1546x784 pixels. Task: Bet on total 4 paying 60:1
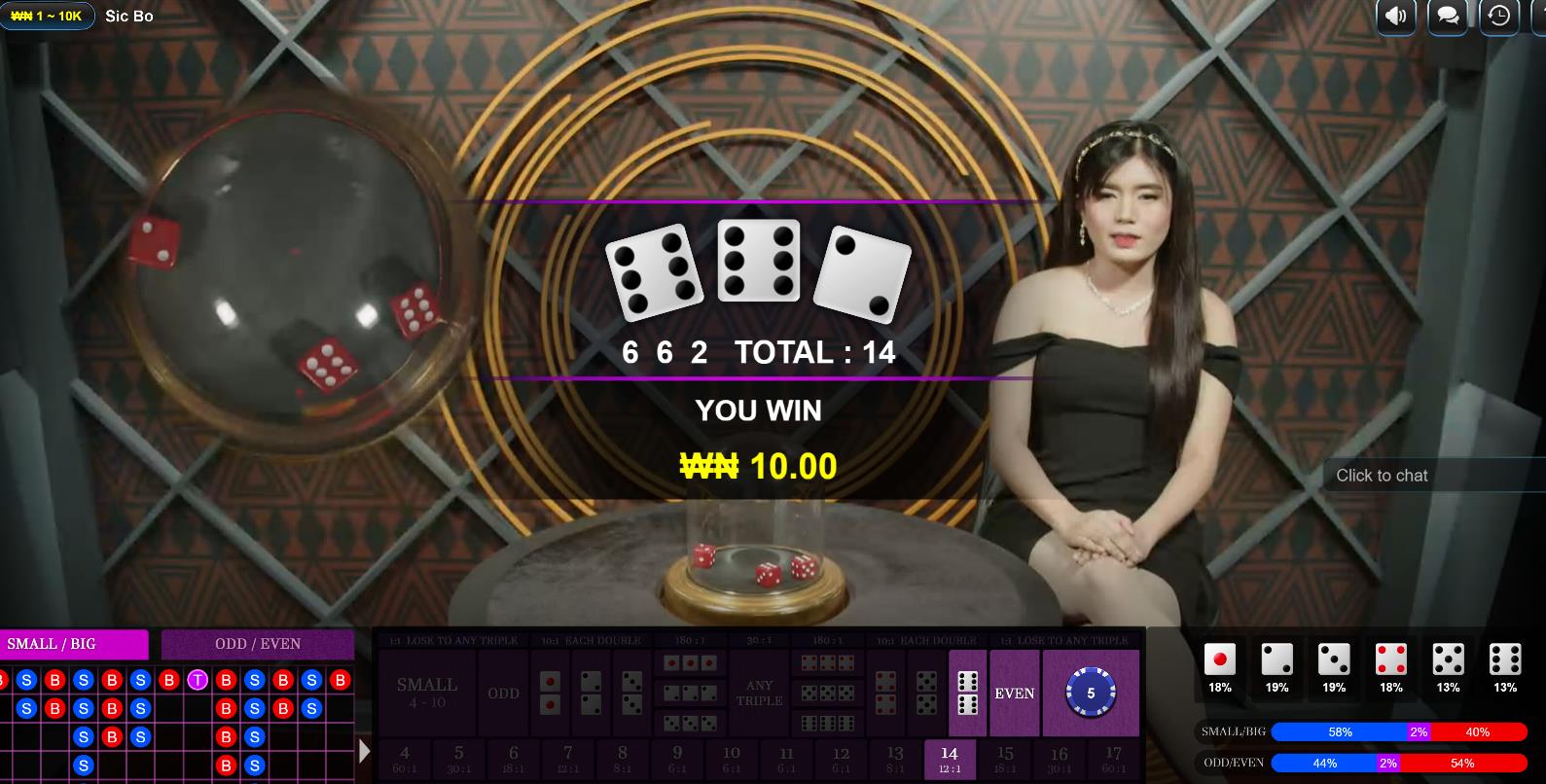pos(405,759)
